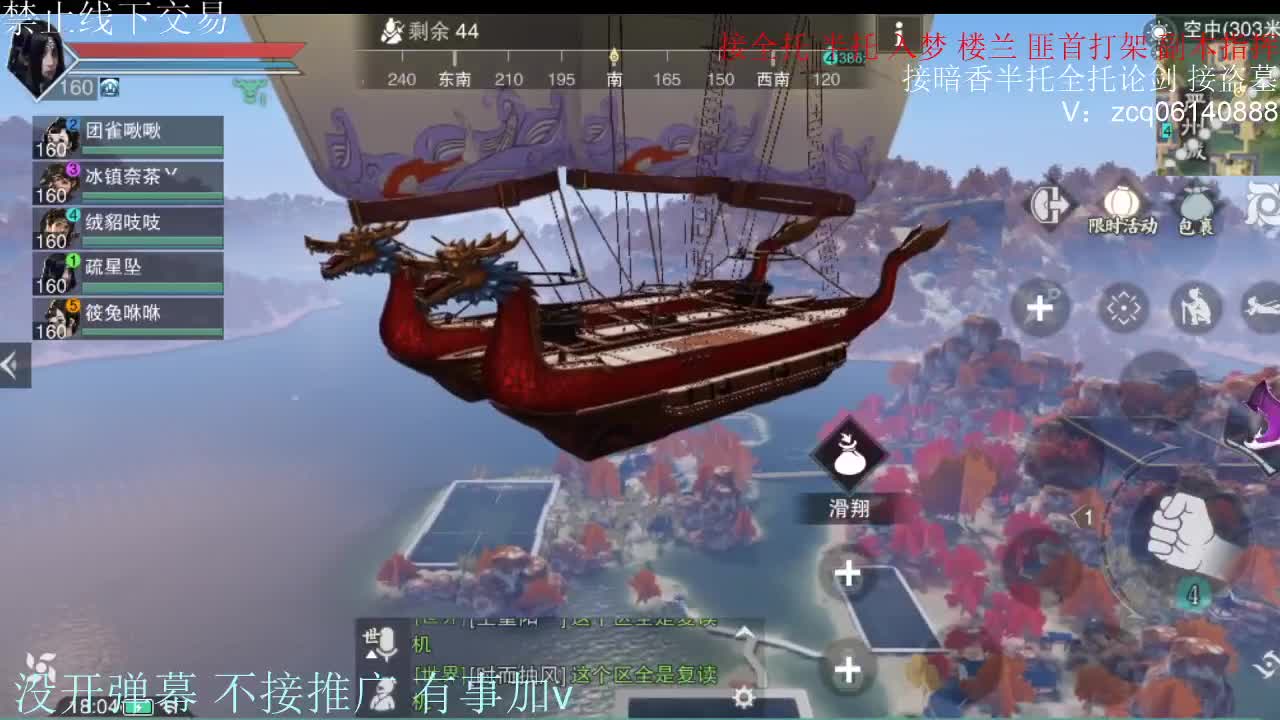Screen dimensions: 1280x720
Task: Tap the fist melee attack icon
Action: coord(1184,530)
